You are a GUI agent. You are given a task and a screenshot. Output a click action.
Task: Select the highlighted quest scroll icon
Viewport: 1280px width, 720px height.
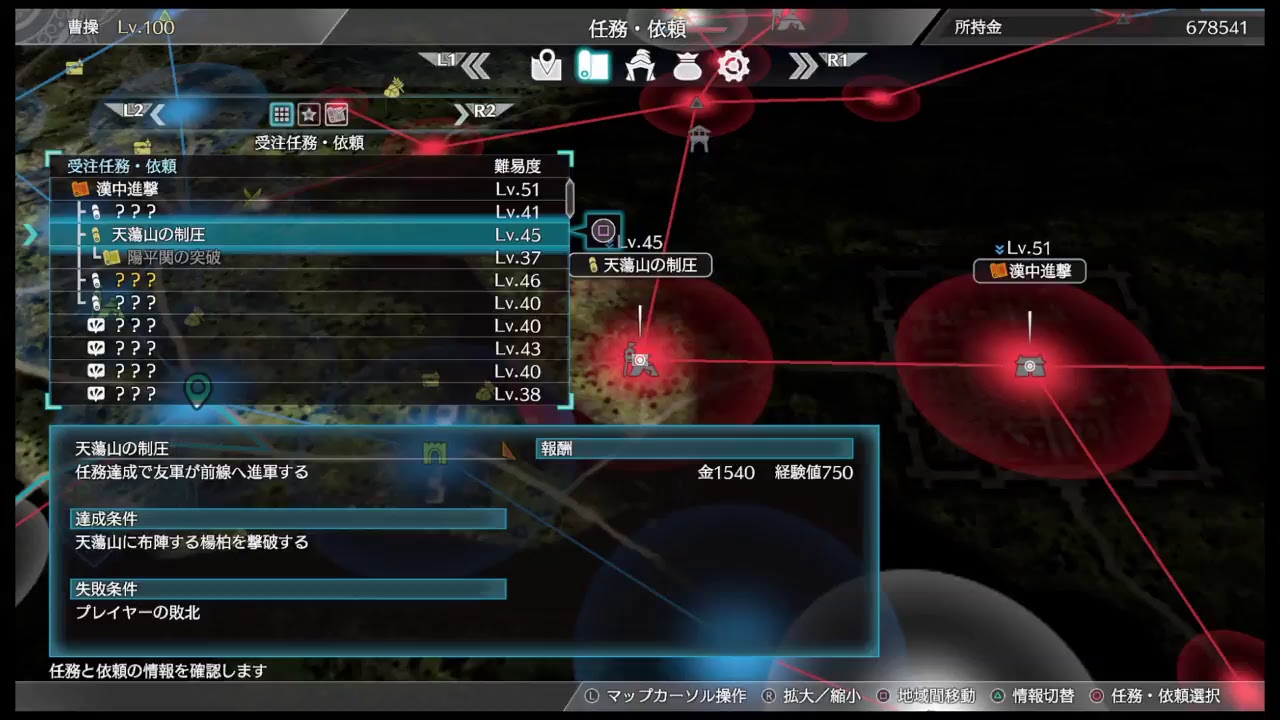(593, 65)
